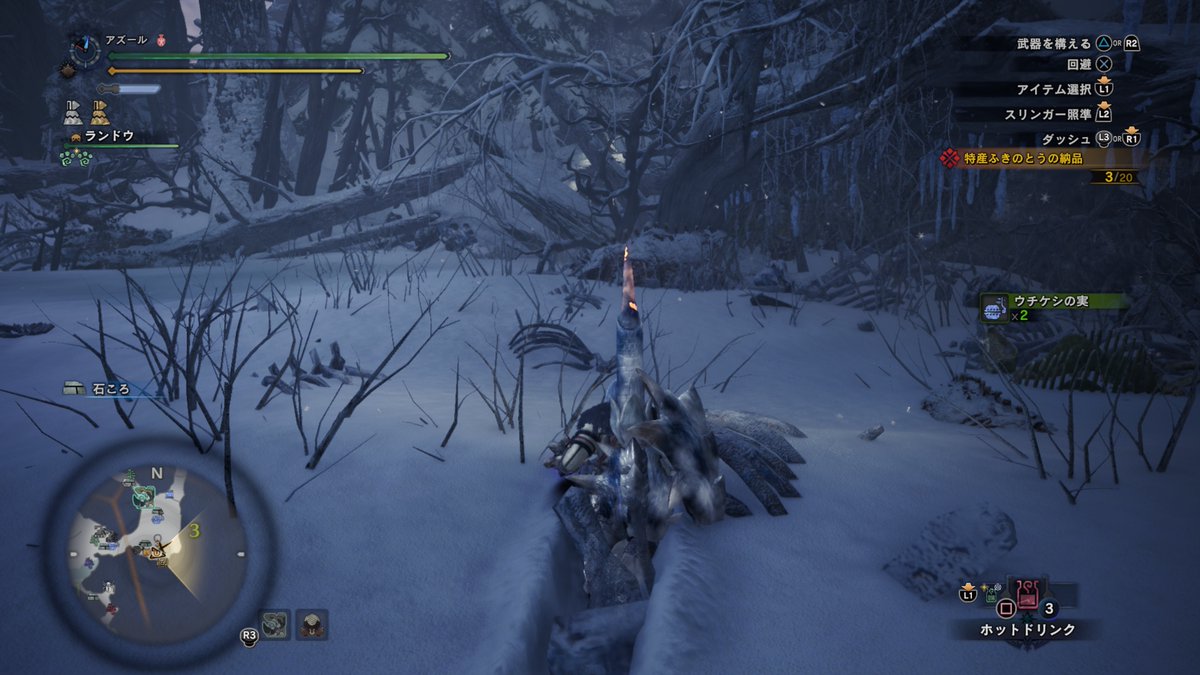Click the quest timer clock icon

click(85, 50)
